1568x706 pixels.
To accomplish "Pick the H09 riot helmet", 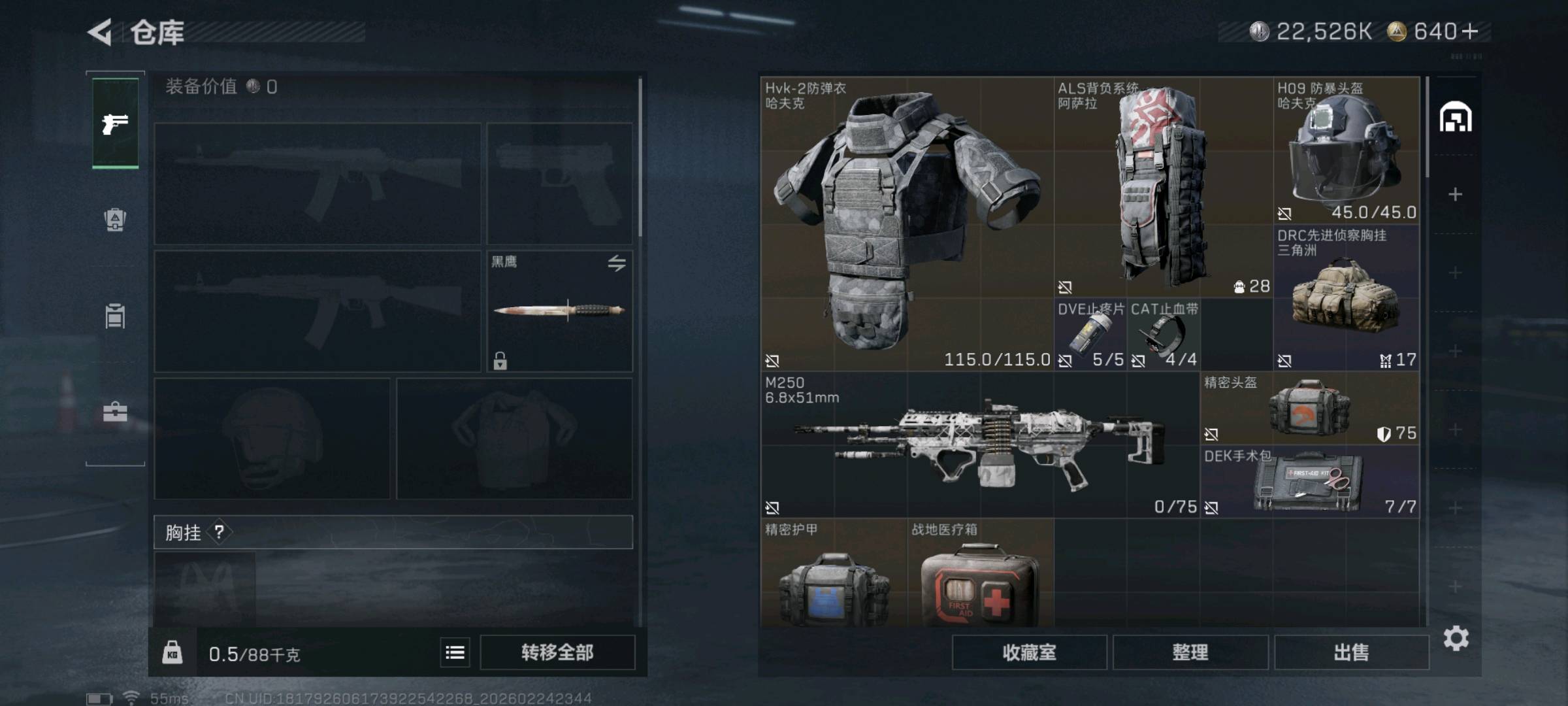I will [1347, 150].
